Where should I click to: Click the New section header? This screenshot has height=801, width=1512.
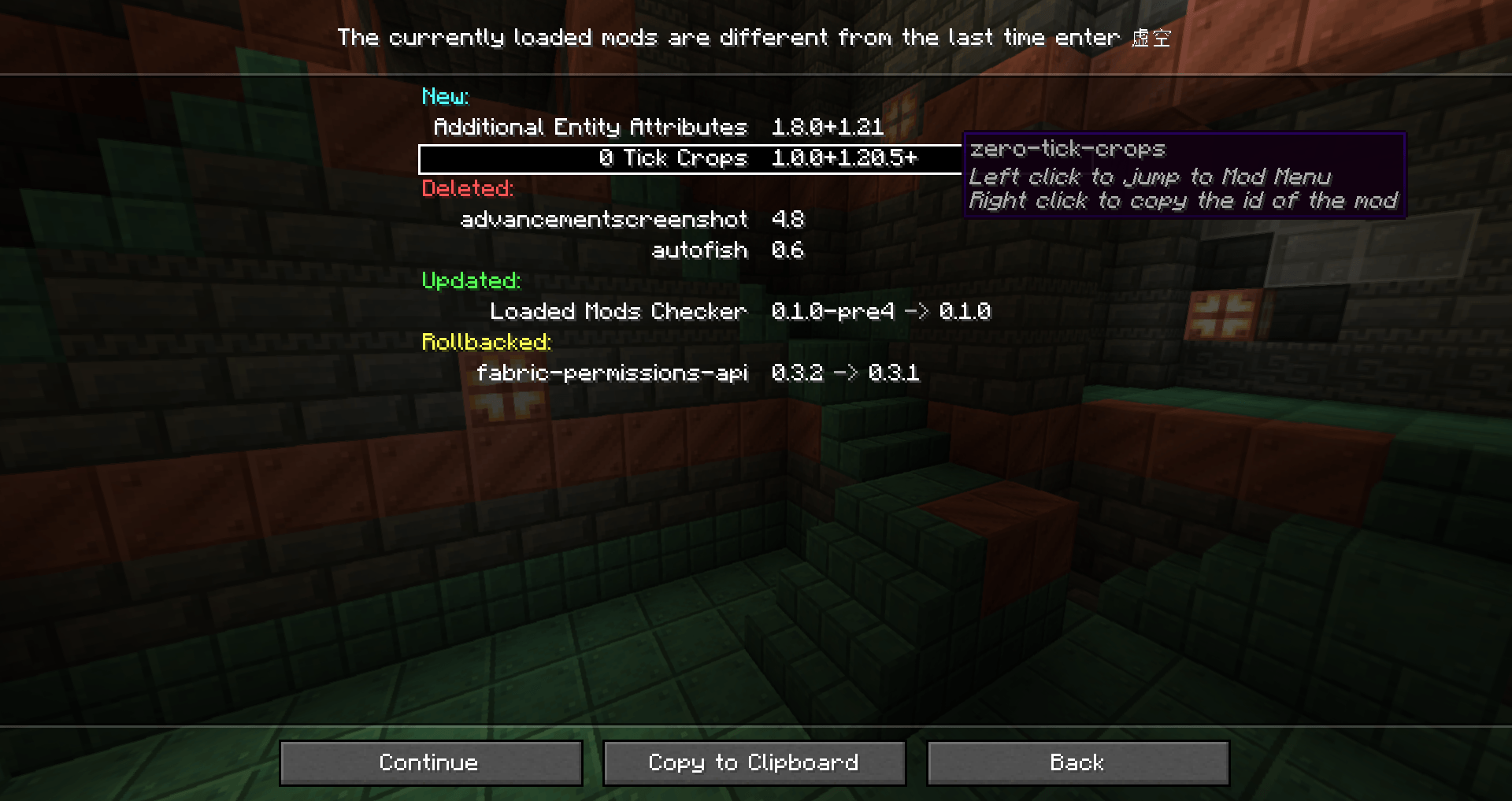445,96
